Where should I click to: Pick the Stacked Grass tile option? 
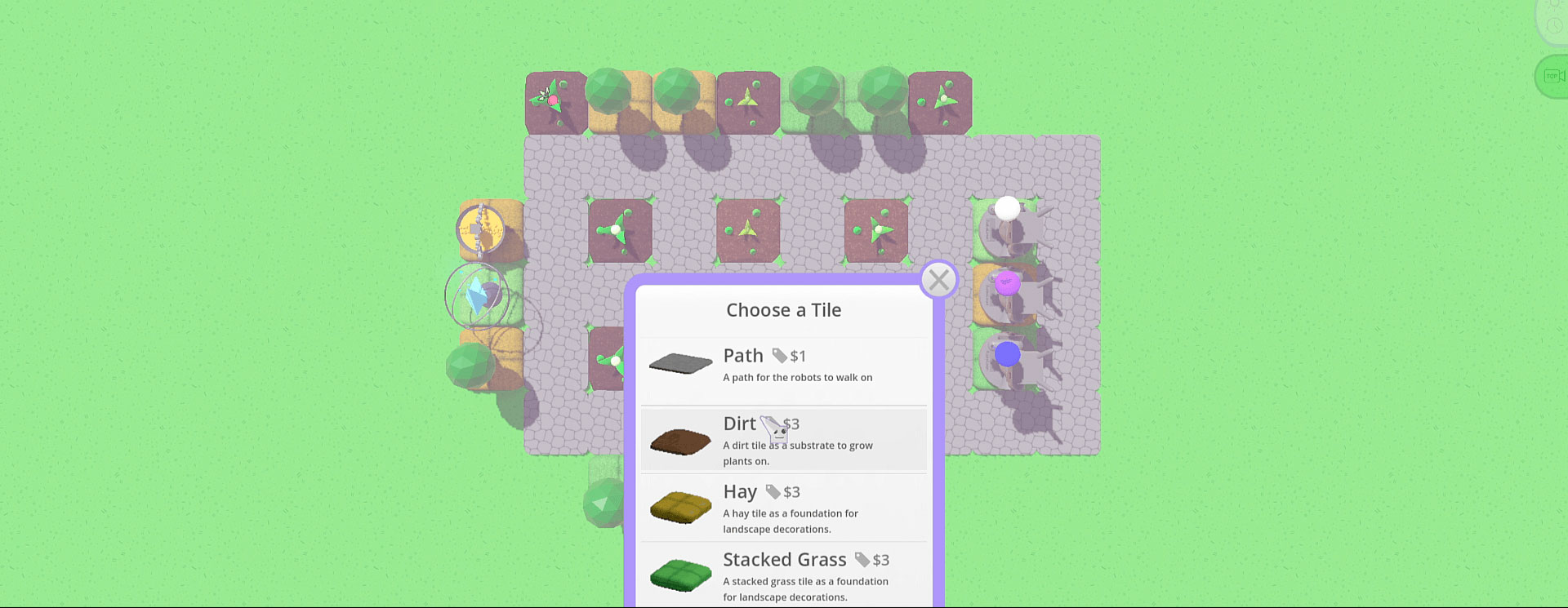click(784, 574)
